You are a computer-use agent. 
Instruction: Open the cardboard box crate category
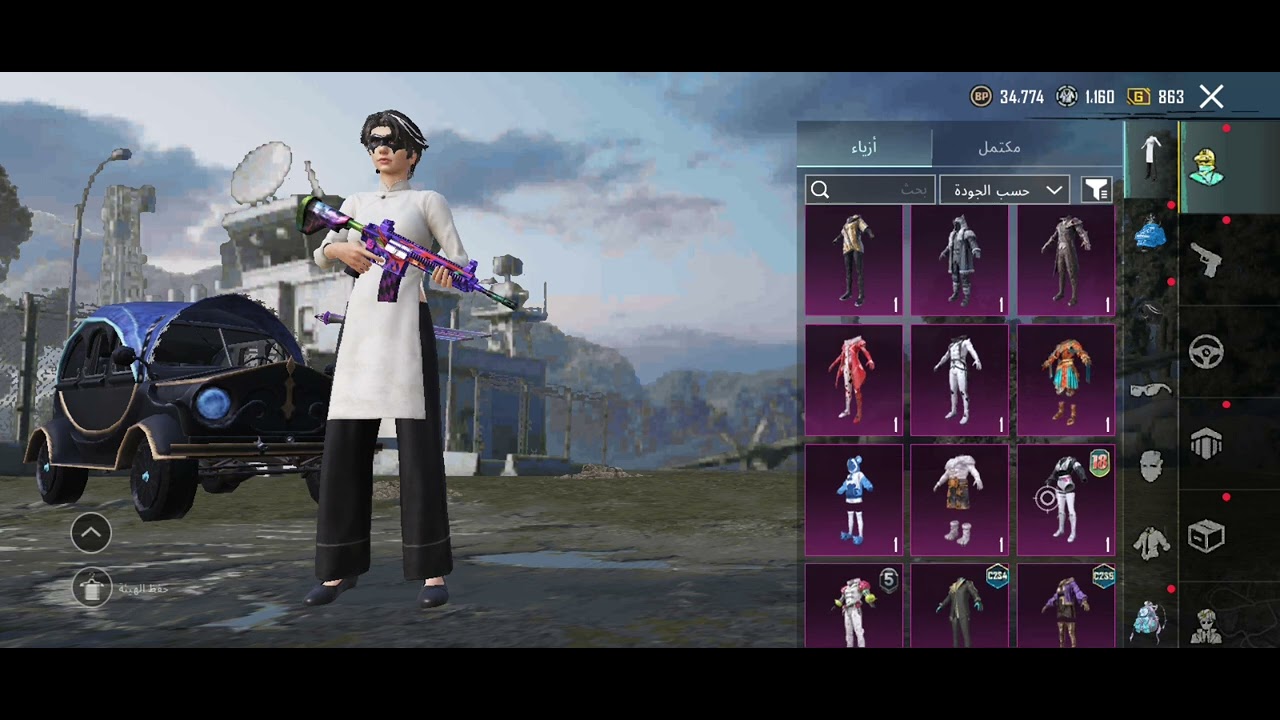[1207, 537]
